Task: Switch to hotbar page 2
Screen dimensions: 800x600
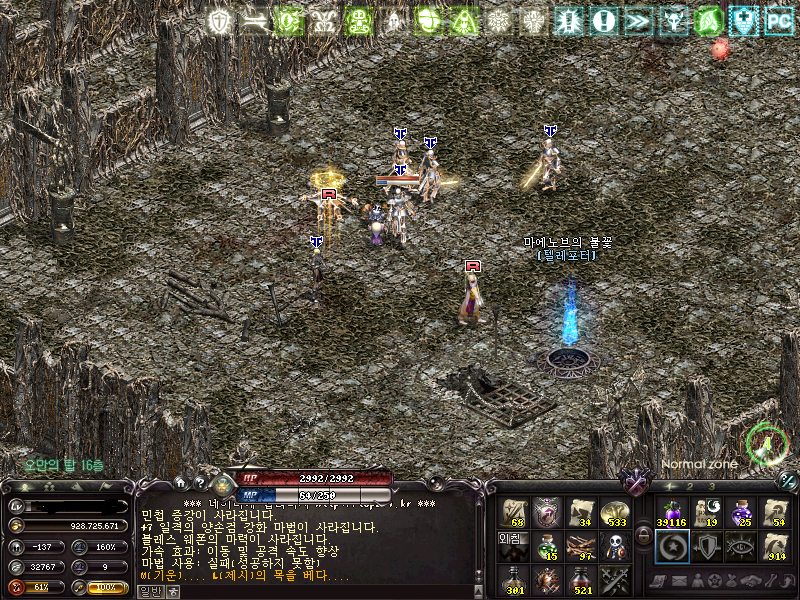Action: click(x=690, y=486)
